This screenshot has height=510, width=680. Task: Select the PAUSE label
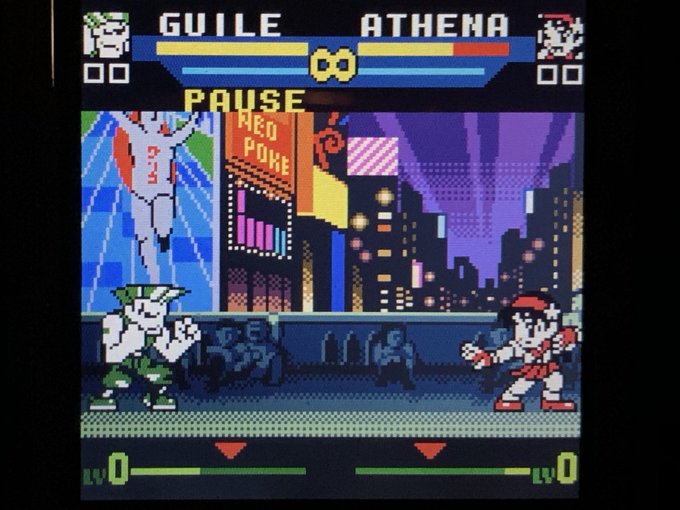click(245, 100)
